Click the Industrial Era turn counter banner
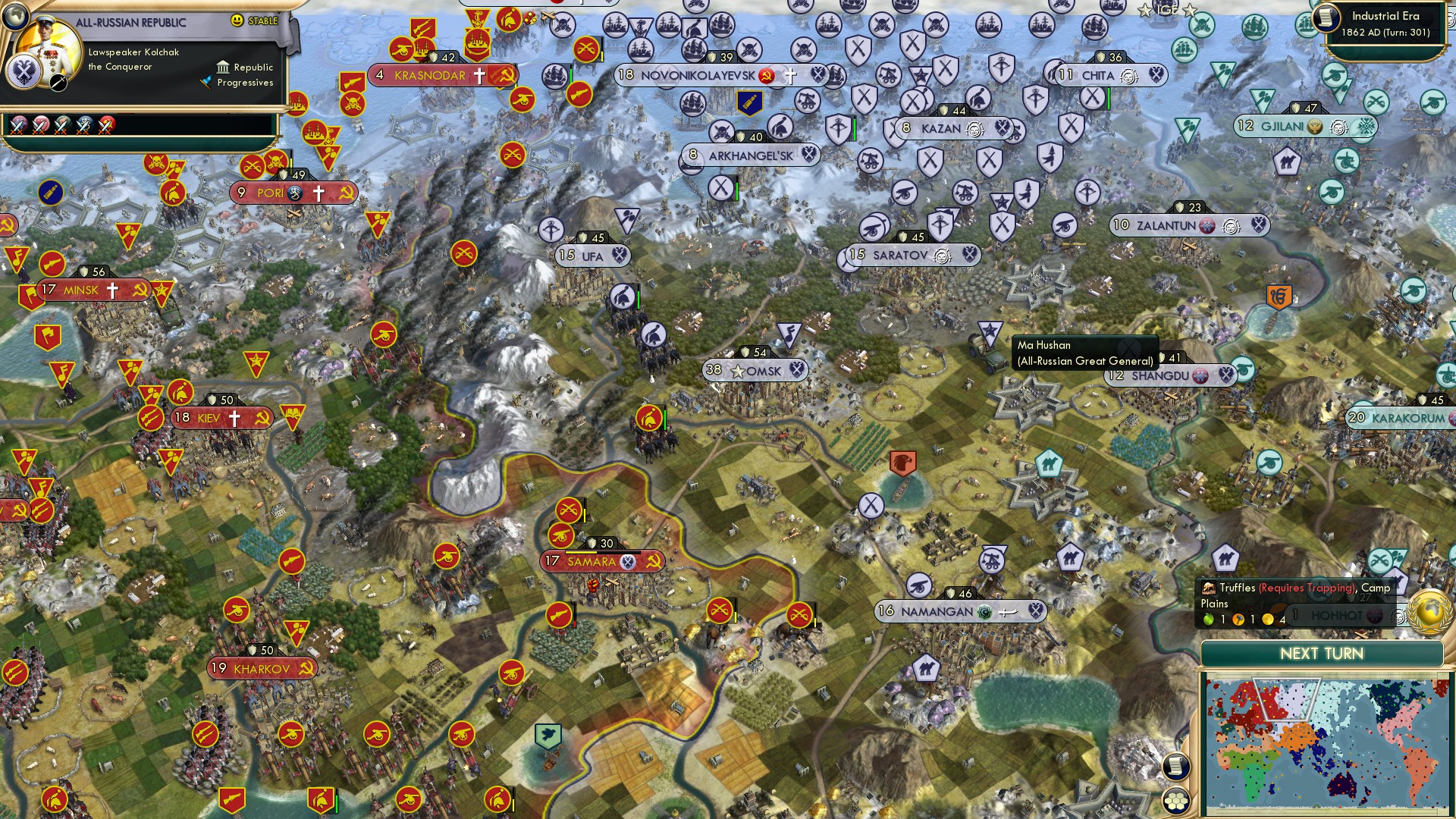Image resolution: width=1456 pixels, height=819 pixels. point(1388,23)
